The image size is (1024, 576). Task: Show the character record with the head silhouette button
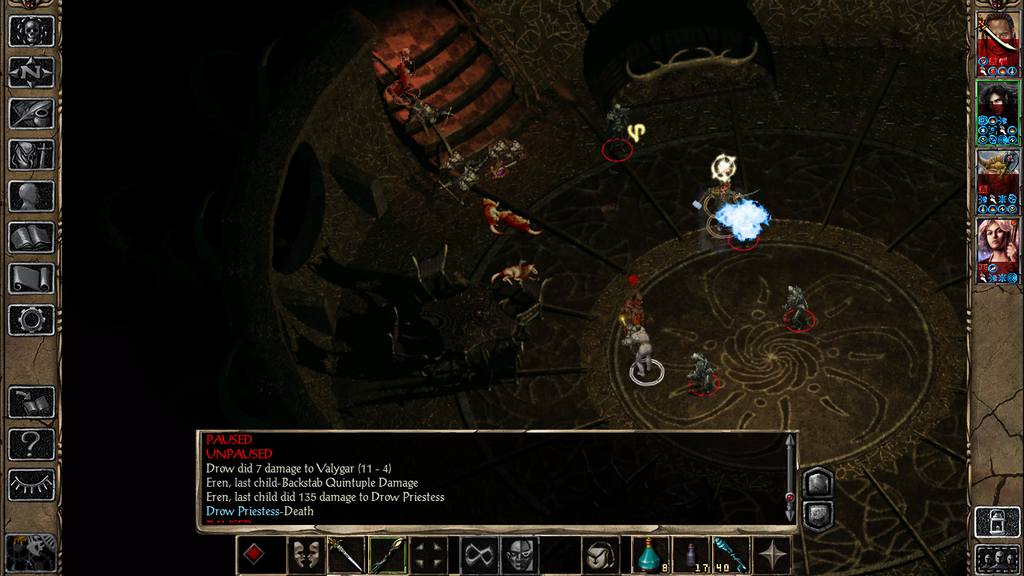click(31, 196)
